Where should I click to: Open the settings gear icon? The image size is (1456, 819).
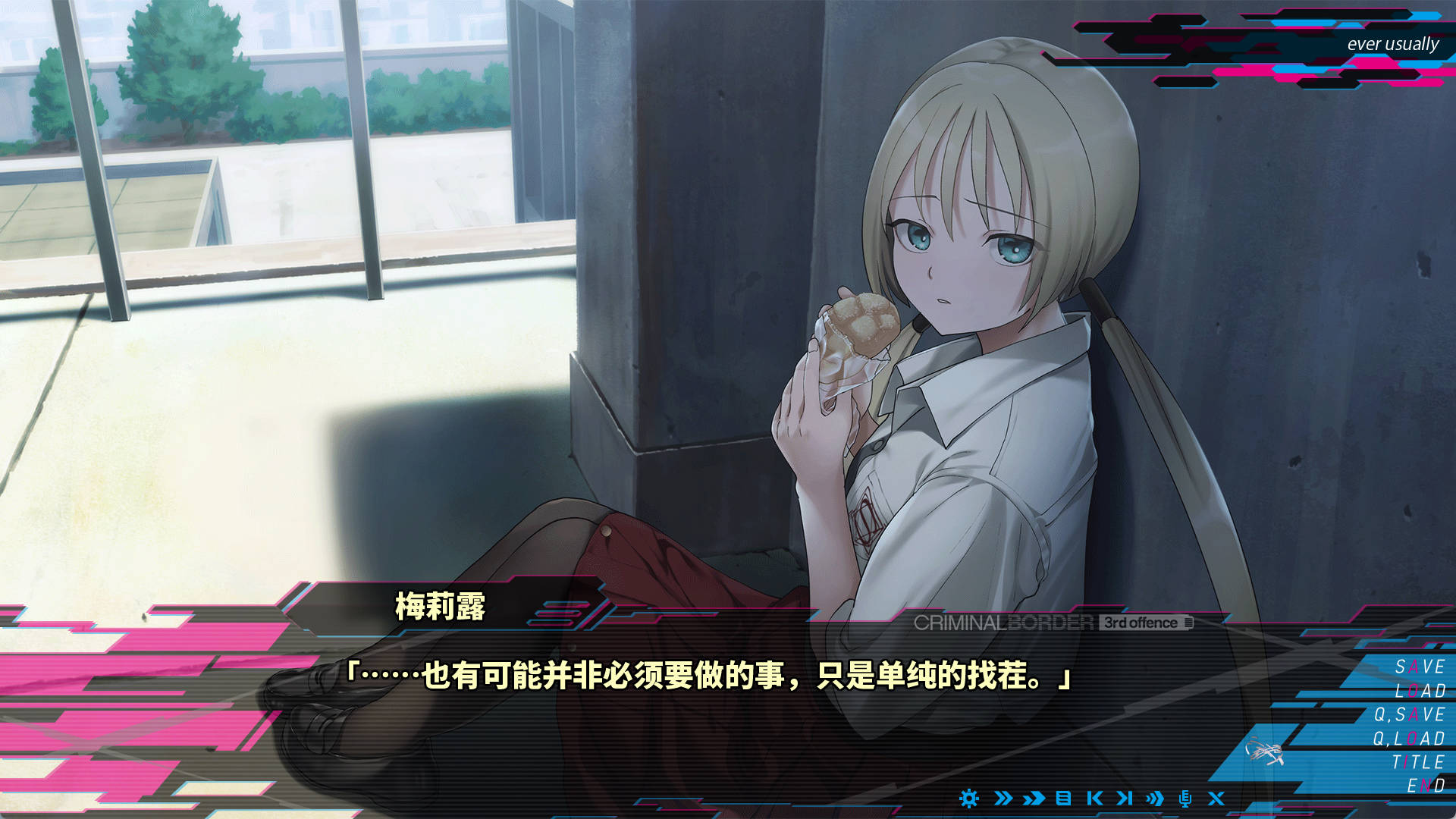pos(969,799)
